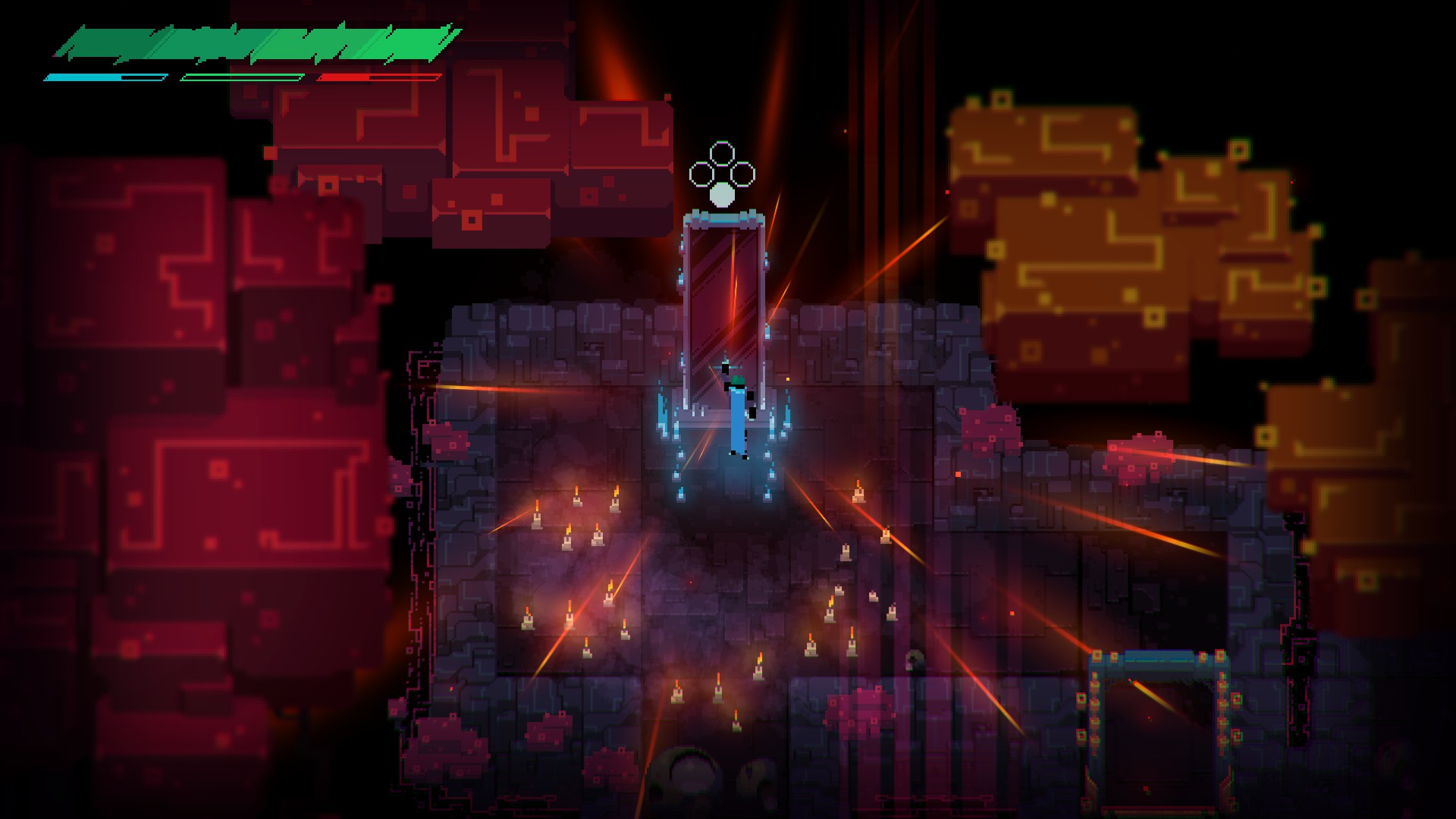
Task: Expand the cluster of candles left of center
Action: [569, 538]
